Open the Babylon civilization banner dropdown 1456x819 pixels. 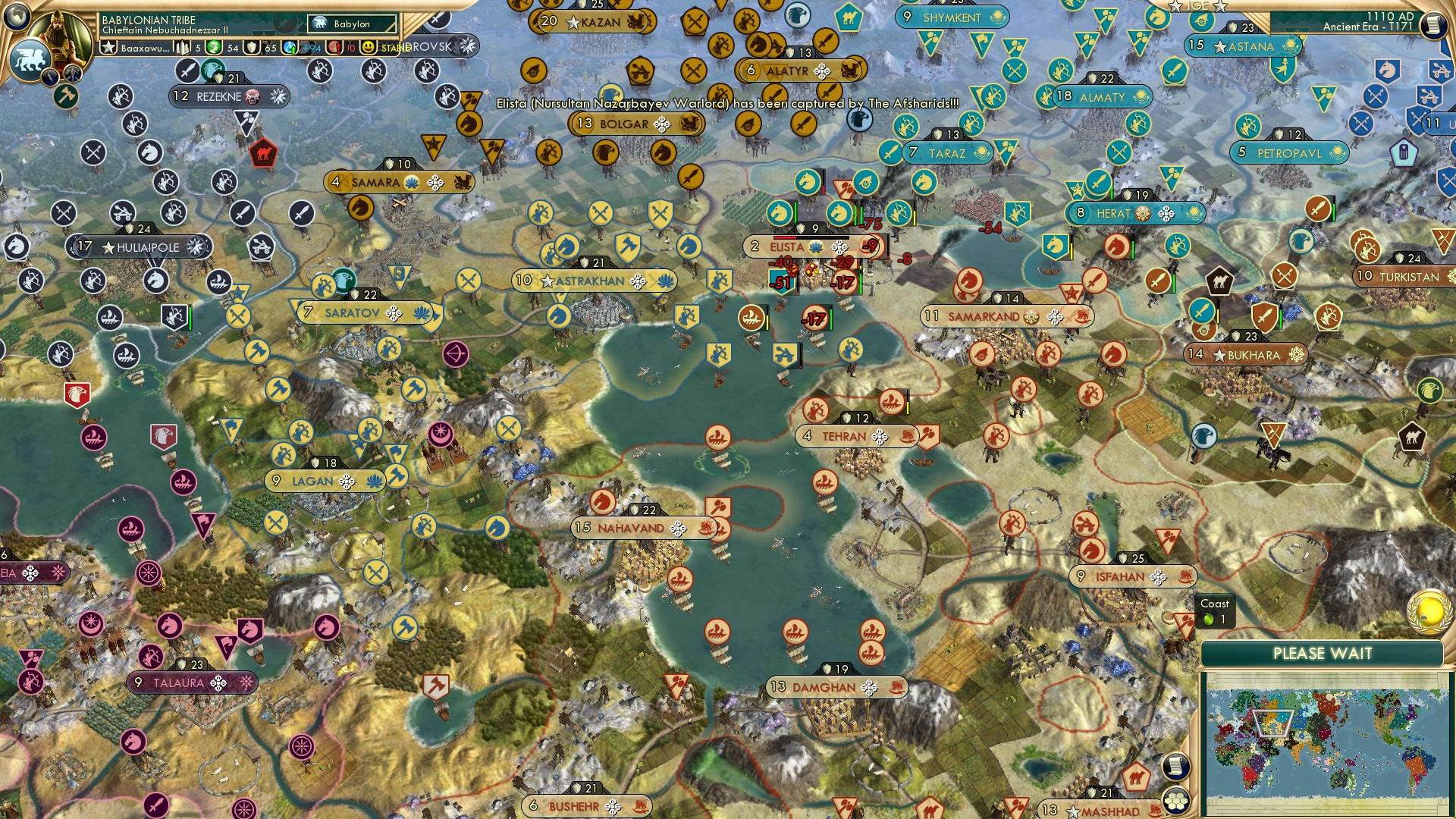tap(350, 24)
